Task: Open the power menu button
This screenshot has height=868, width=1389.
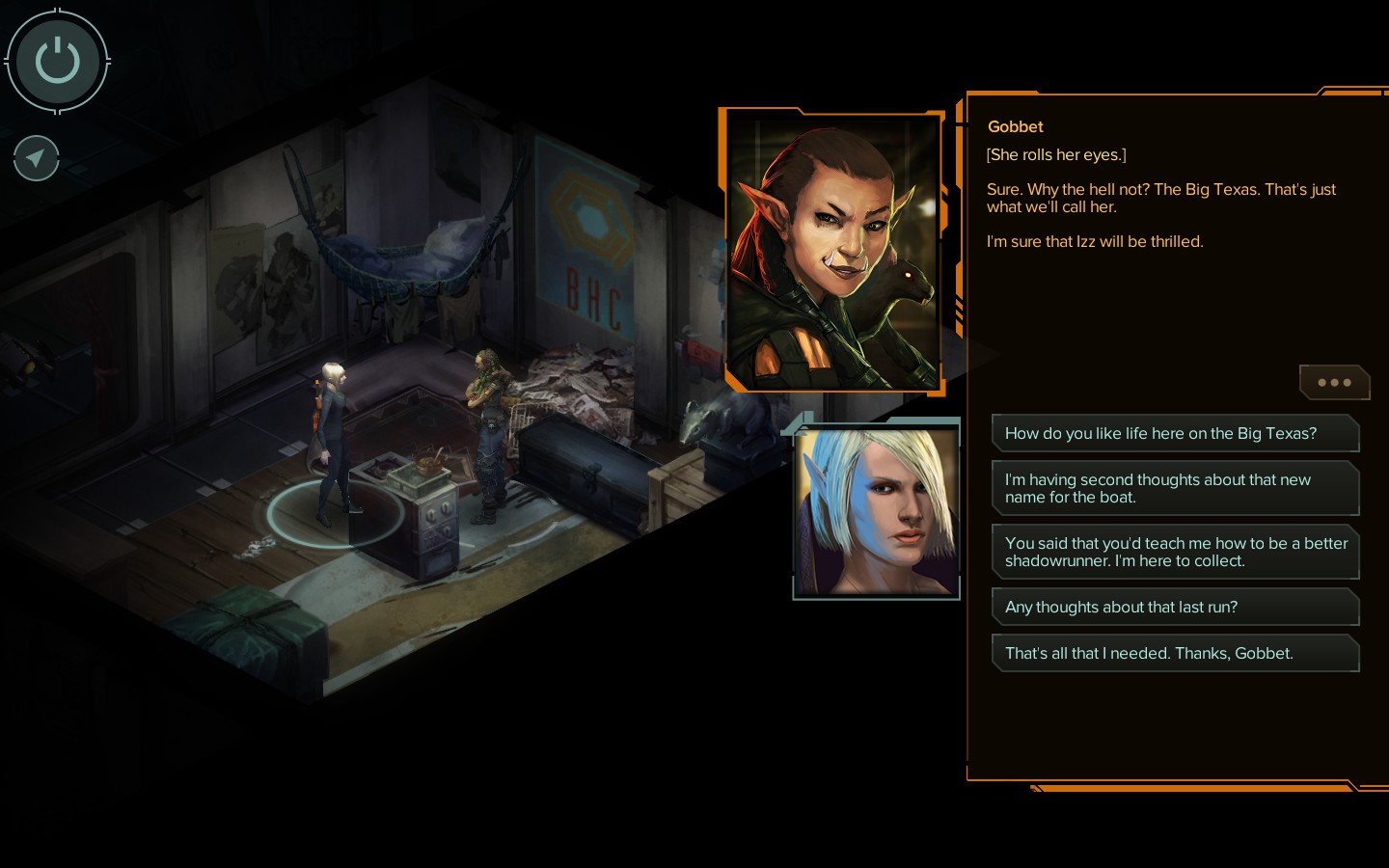Action: [x=57, y=61]
